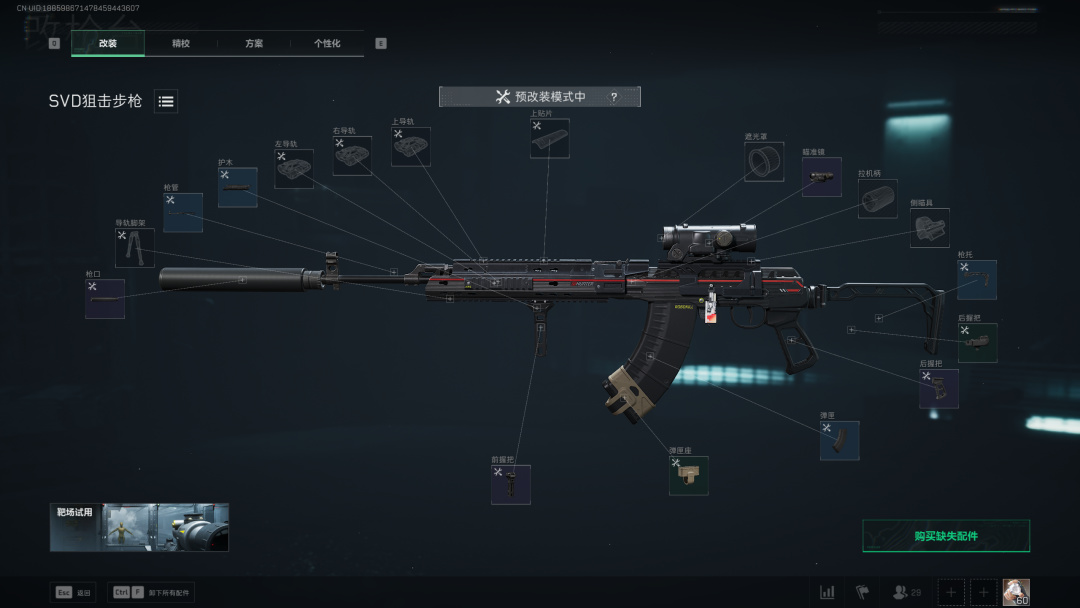Screen dimensions: 1080x608
Task: Select the 弹匣座 magazine well slot
Action: pos(689,476)
